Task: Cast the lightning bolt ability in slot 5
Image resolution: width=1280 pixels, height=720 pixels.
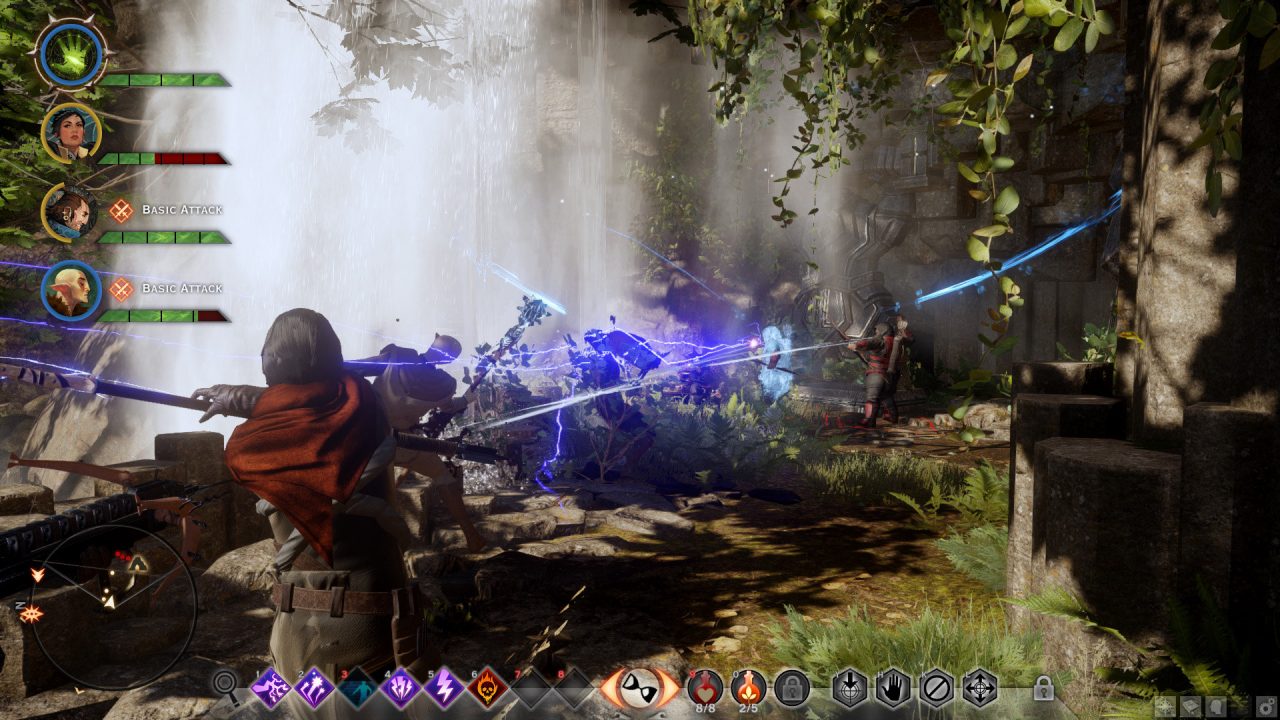Action: pos(443,688)
